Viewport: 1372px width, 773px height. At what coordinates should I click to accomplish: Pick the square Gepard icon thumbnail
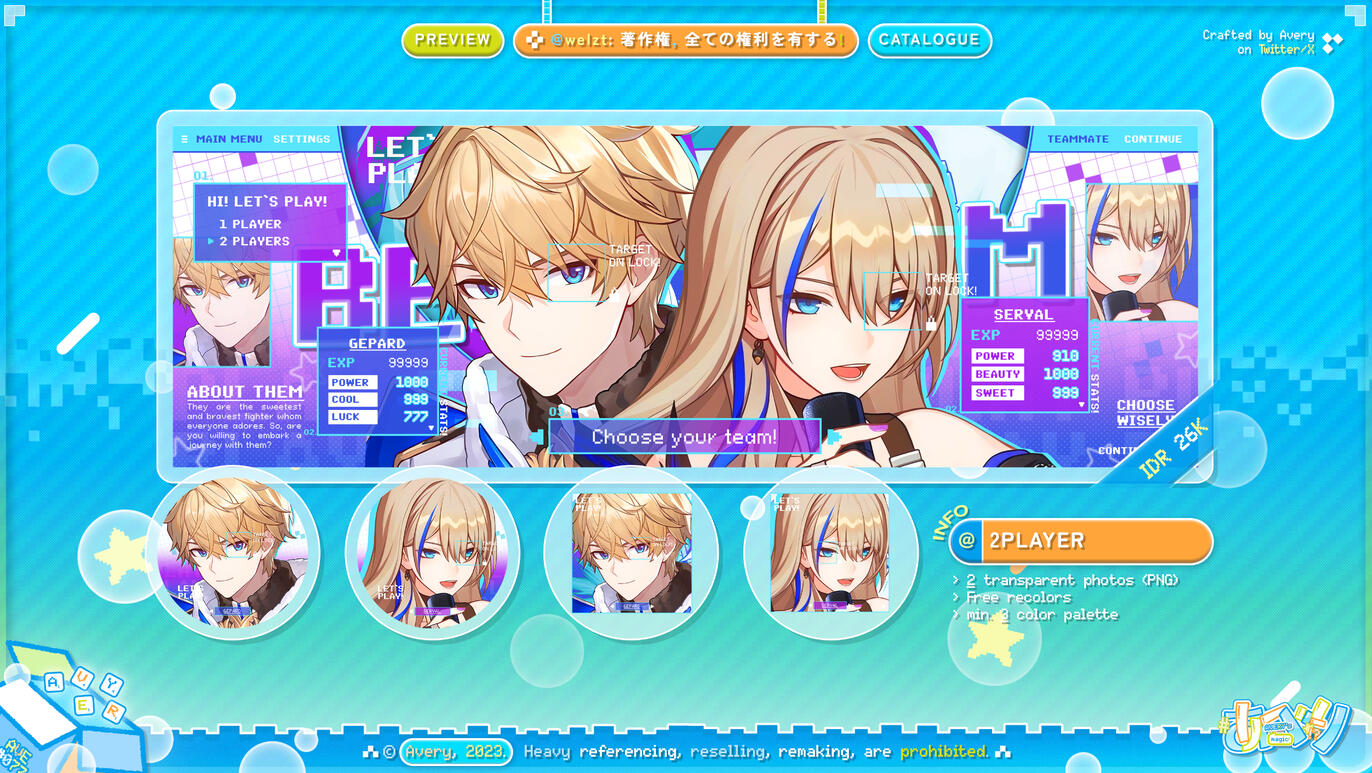(x=631, y=552)
